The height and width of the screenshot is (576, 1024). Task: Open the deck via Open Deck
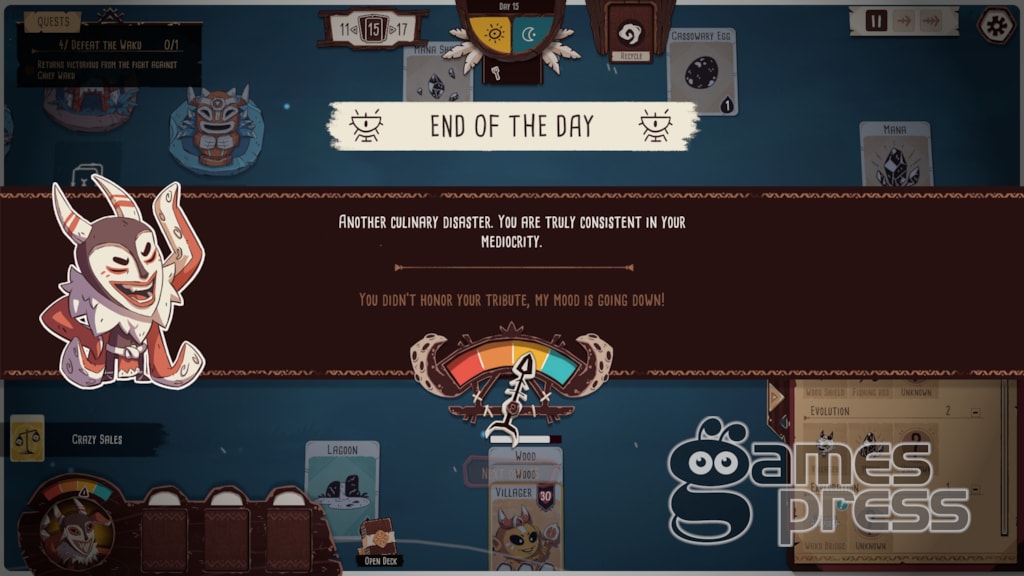(x=377, y=541)
